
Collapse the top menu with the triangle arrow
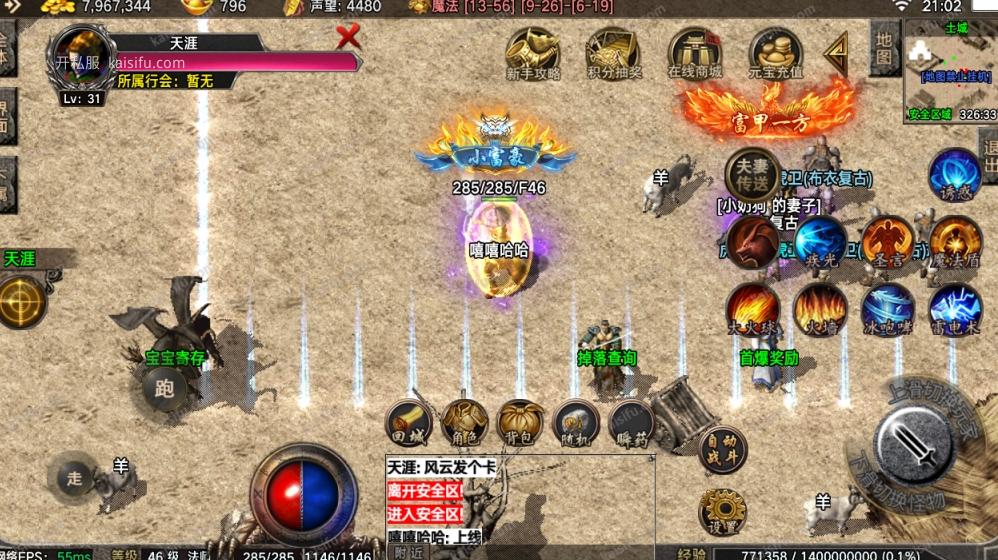point(836,53)
